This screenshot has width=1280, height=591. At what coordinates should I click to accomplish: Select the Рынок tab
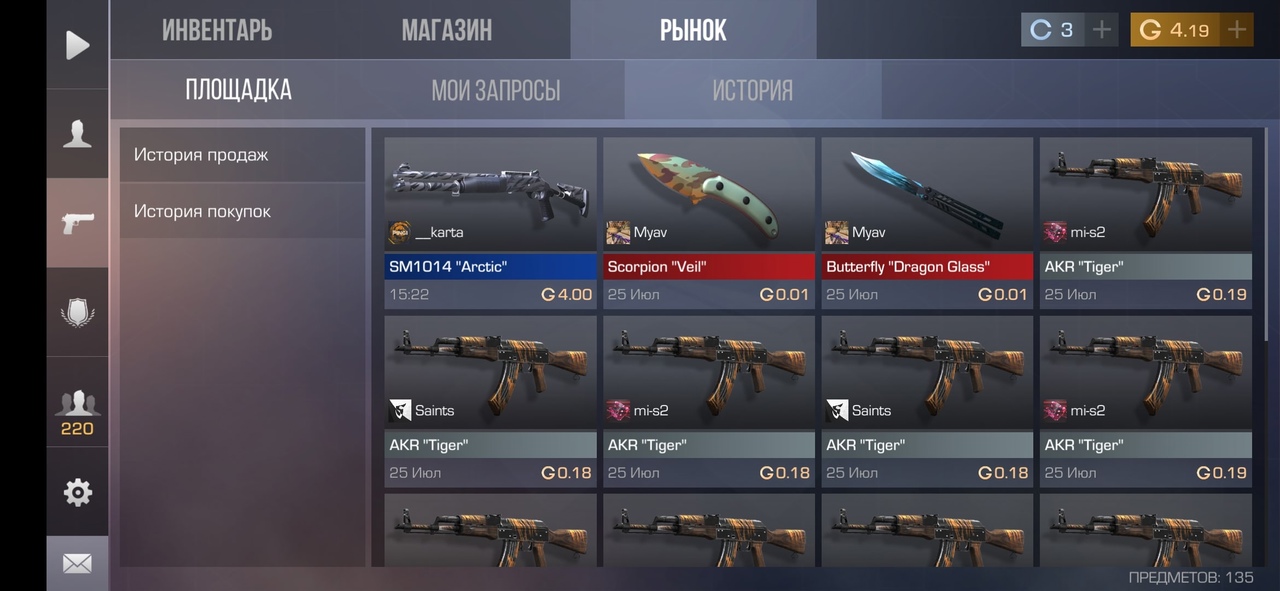pos(693,30)
